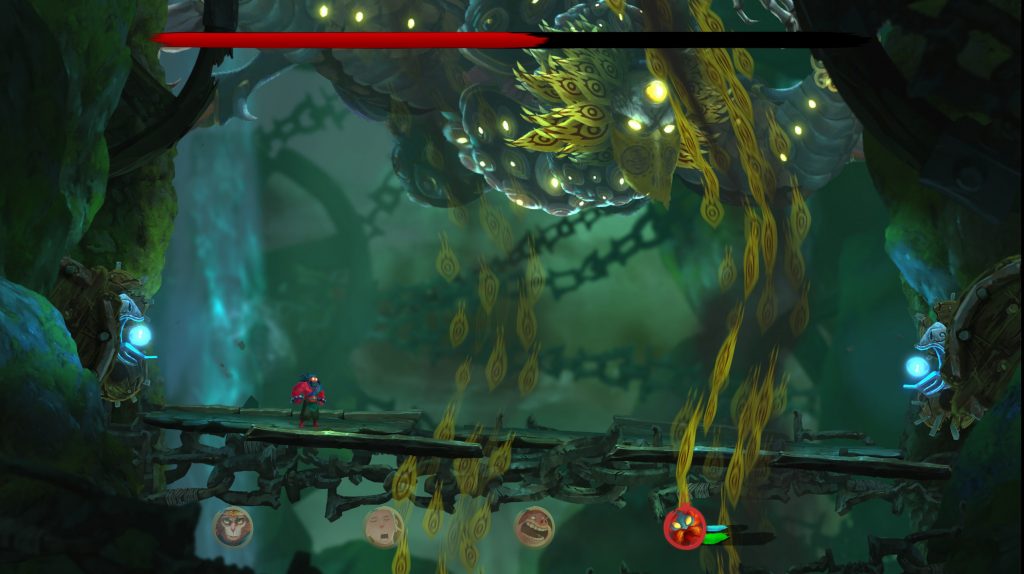Click the active red-masked hero portrait

[685, 528]
